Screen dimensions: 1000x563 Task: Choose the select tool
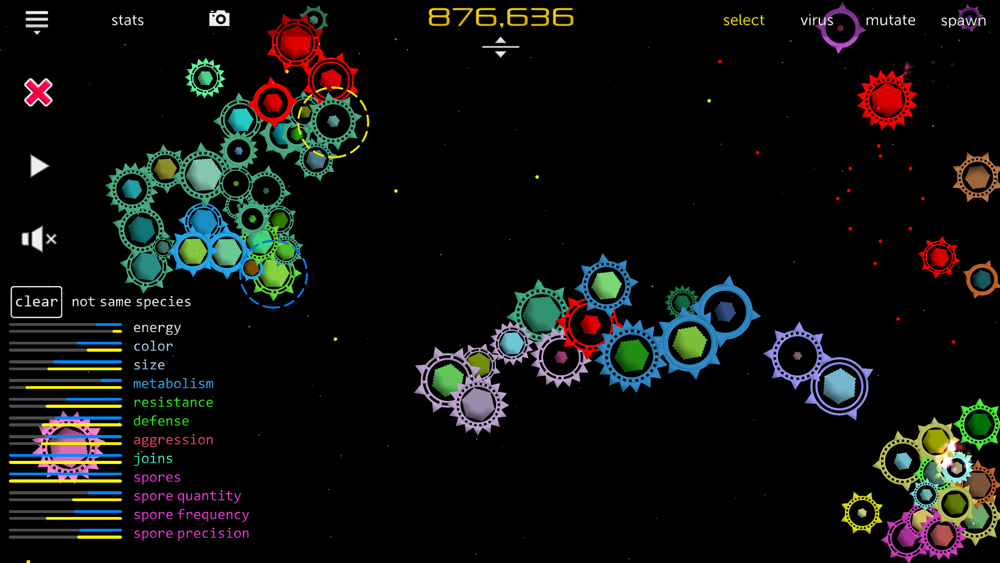743,20
